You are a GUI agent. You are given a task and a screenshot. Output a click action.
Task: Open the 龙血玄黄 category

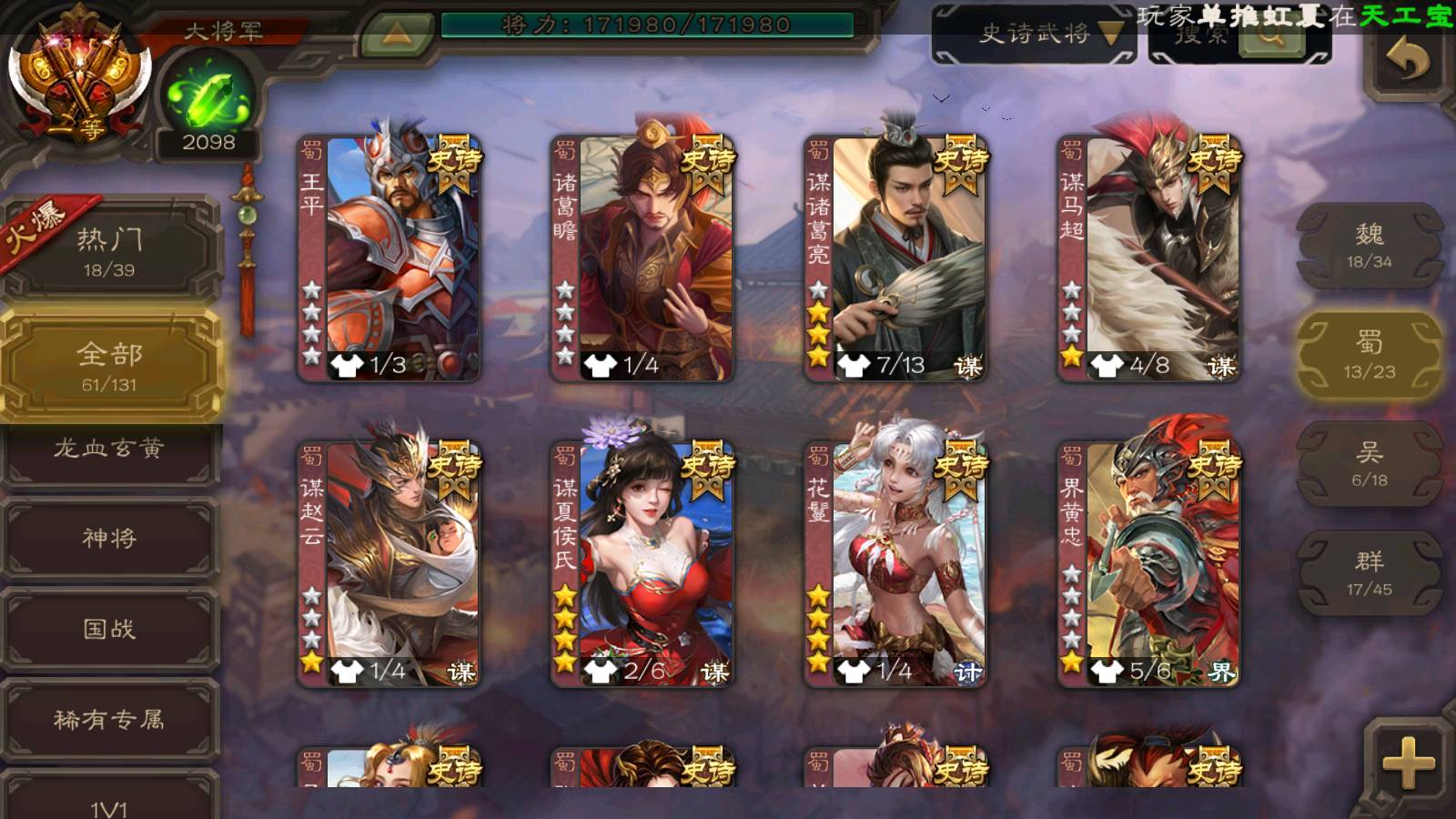109,450
